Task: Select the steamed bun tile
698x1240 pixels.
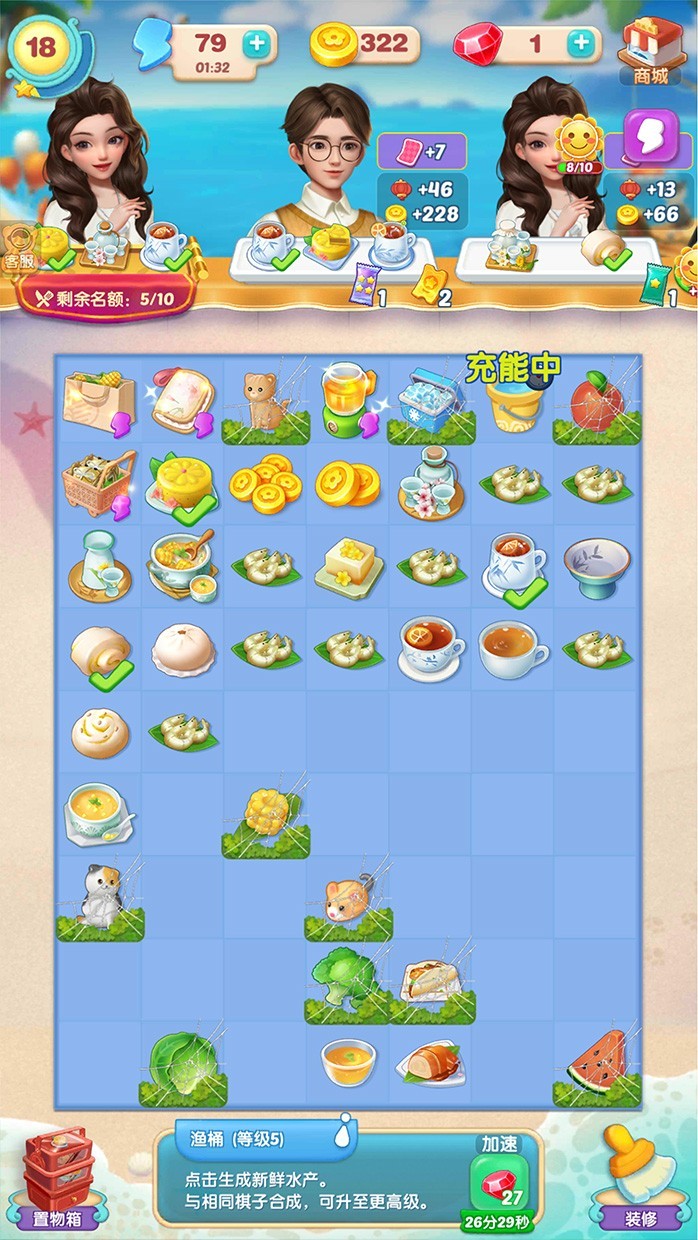Action: coord(182,650)
